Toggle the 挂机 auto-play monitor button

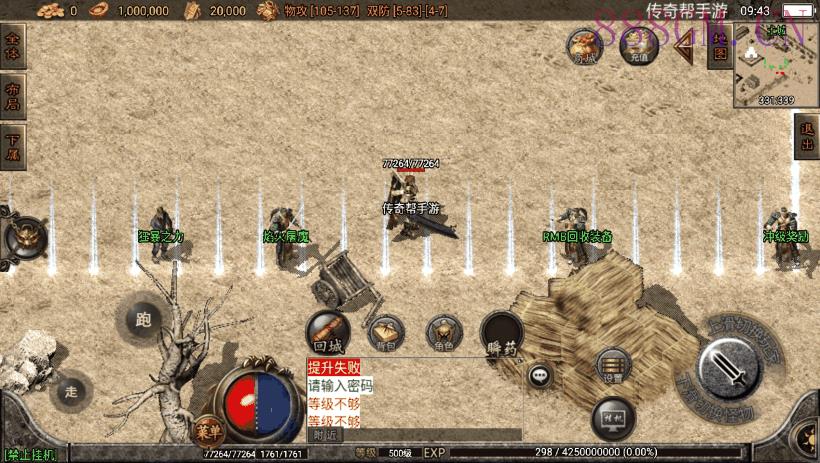[x=613, y=416]
